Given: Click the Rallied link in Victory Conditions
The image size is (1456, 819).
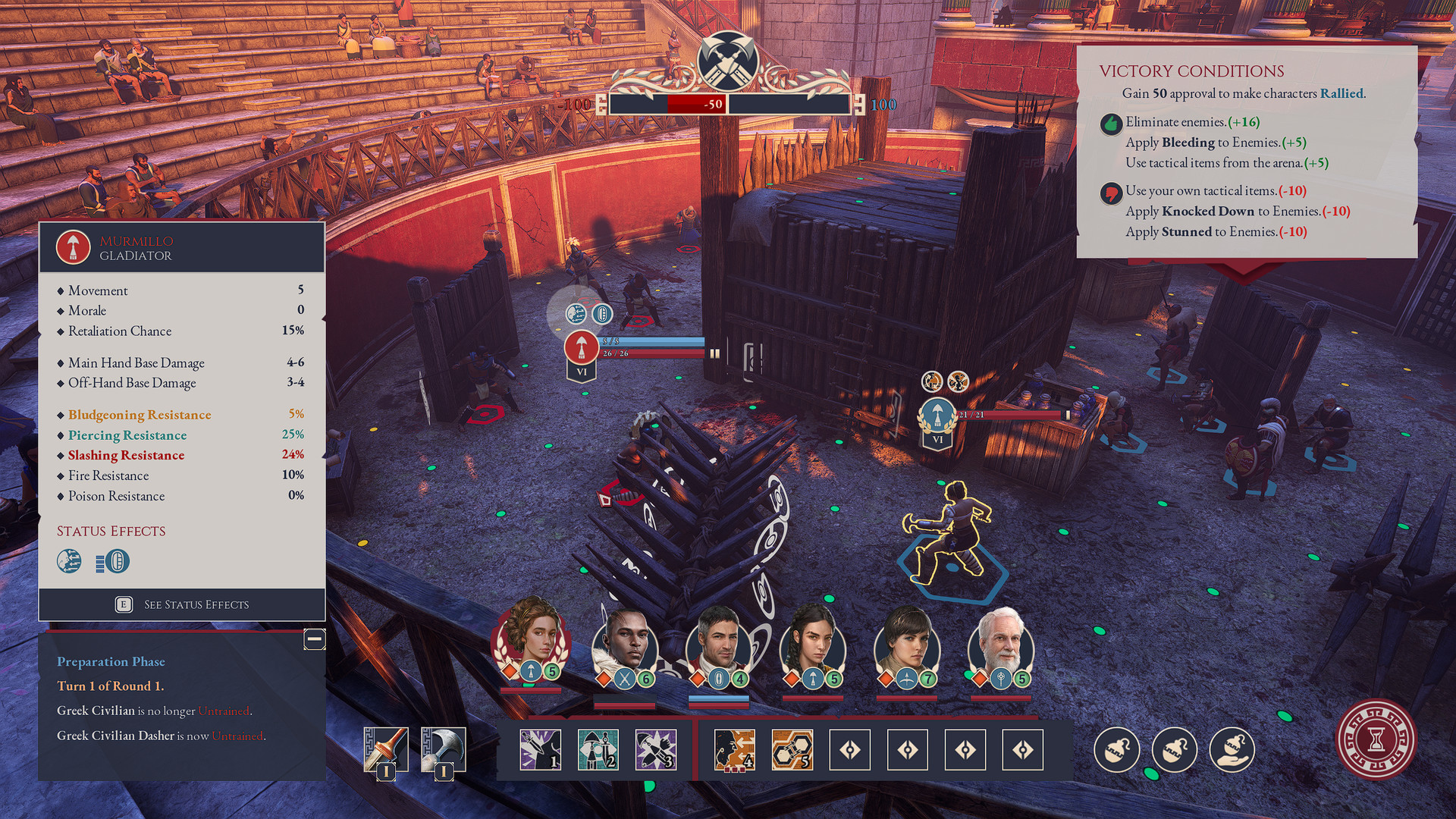Looking at the screenshot, I should [x=1342, y=94].
